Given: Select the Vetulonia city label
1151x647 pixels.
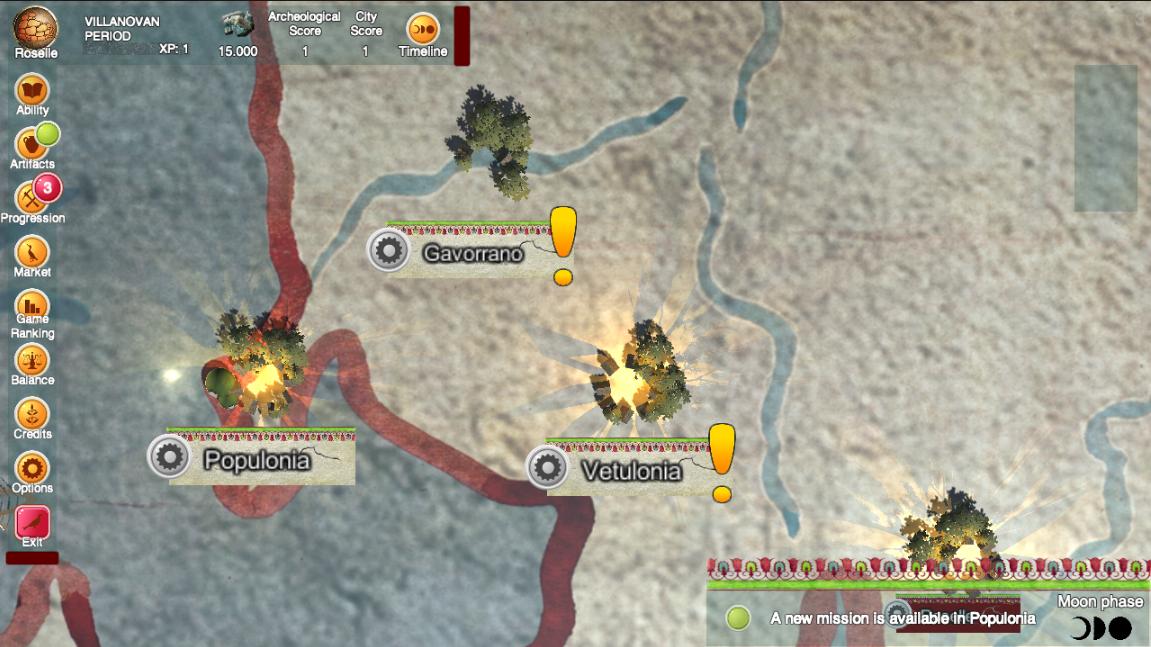Looking at the screenshot, I should pos(630,470).
